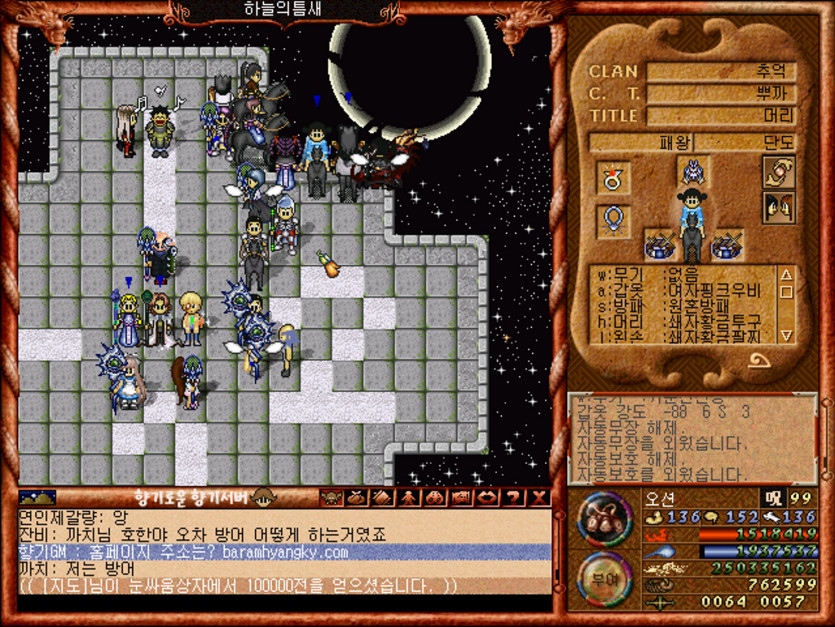Select the right crossed-weapons equipment slot
835x627 pixels.
pyautogui.click(x=727, y=243)
